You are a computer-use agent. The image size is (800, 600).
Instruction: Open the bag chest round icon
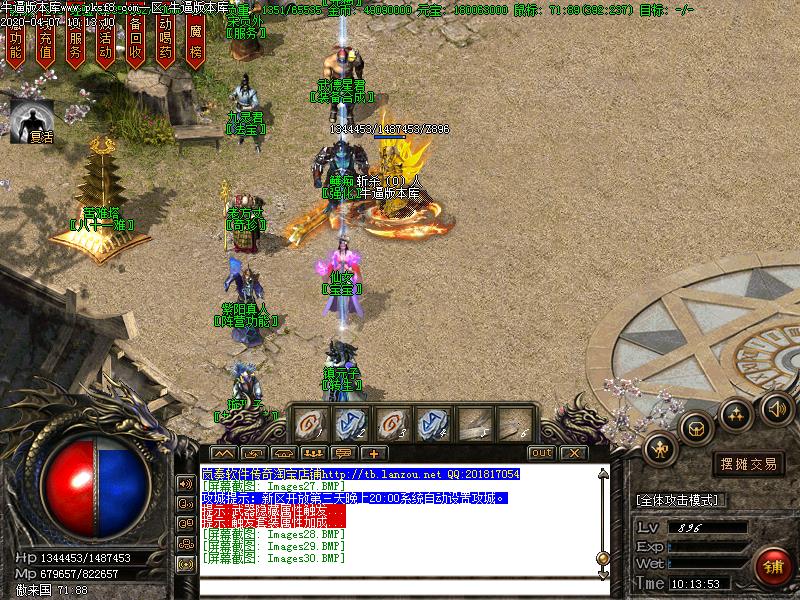[696, 429]
